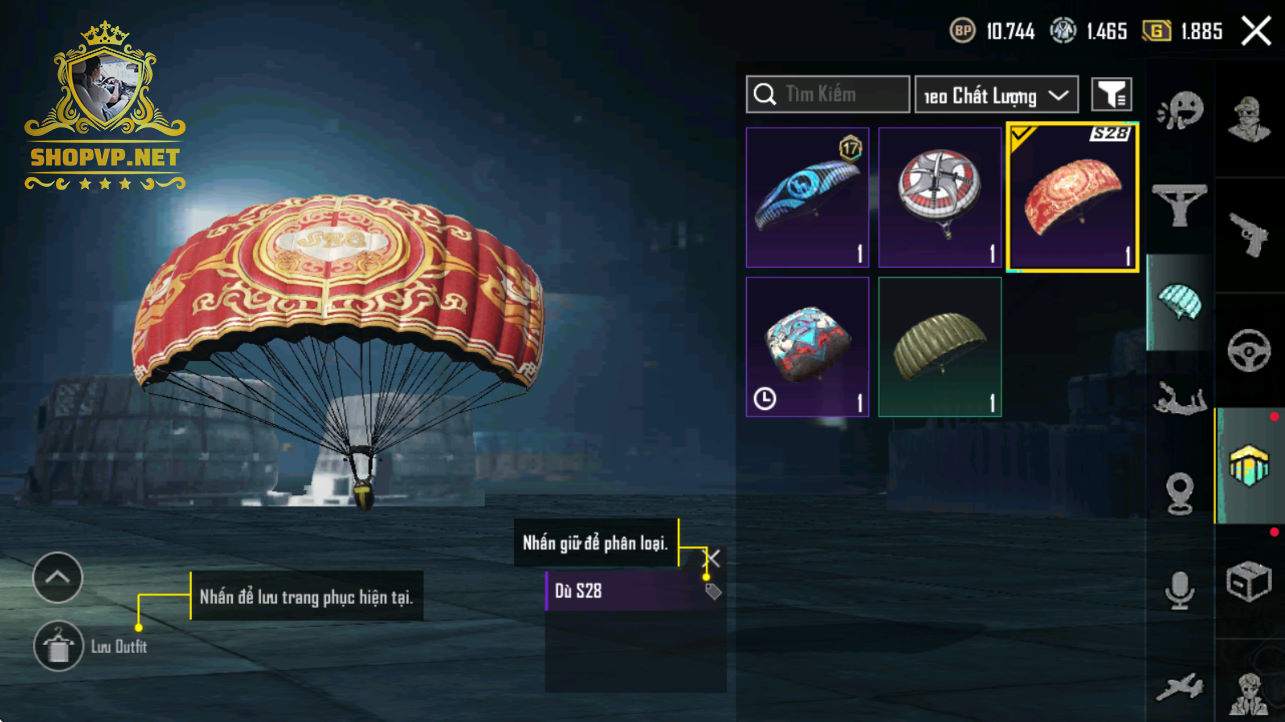Switch to the microphone voice tab
Screen dimensions: 1285x722
click(x=1180, y=590)
